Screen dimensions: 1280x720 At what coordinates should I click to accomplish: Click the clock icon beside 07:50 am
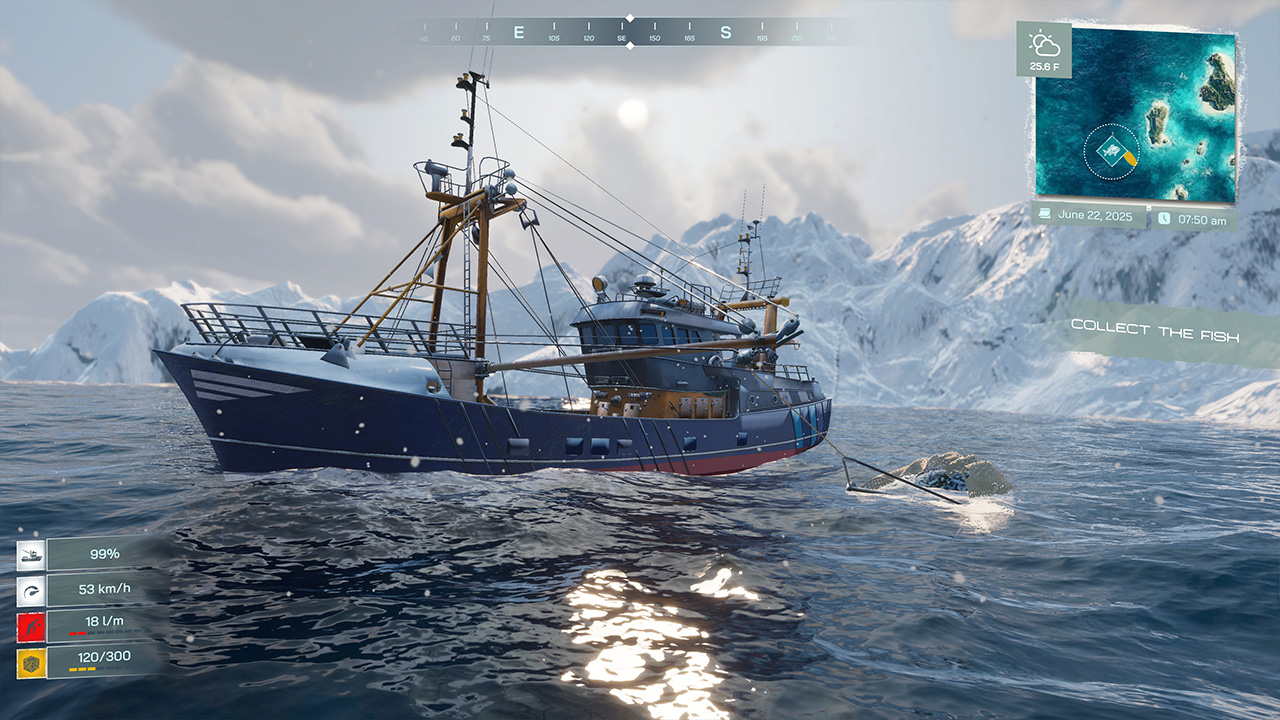tap(1164, 218)
